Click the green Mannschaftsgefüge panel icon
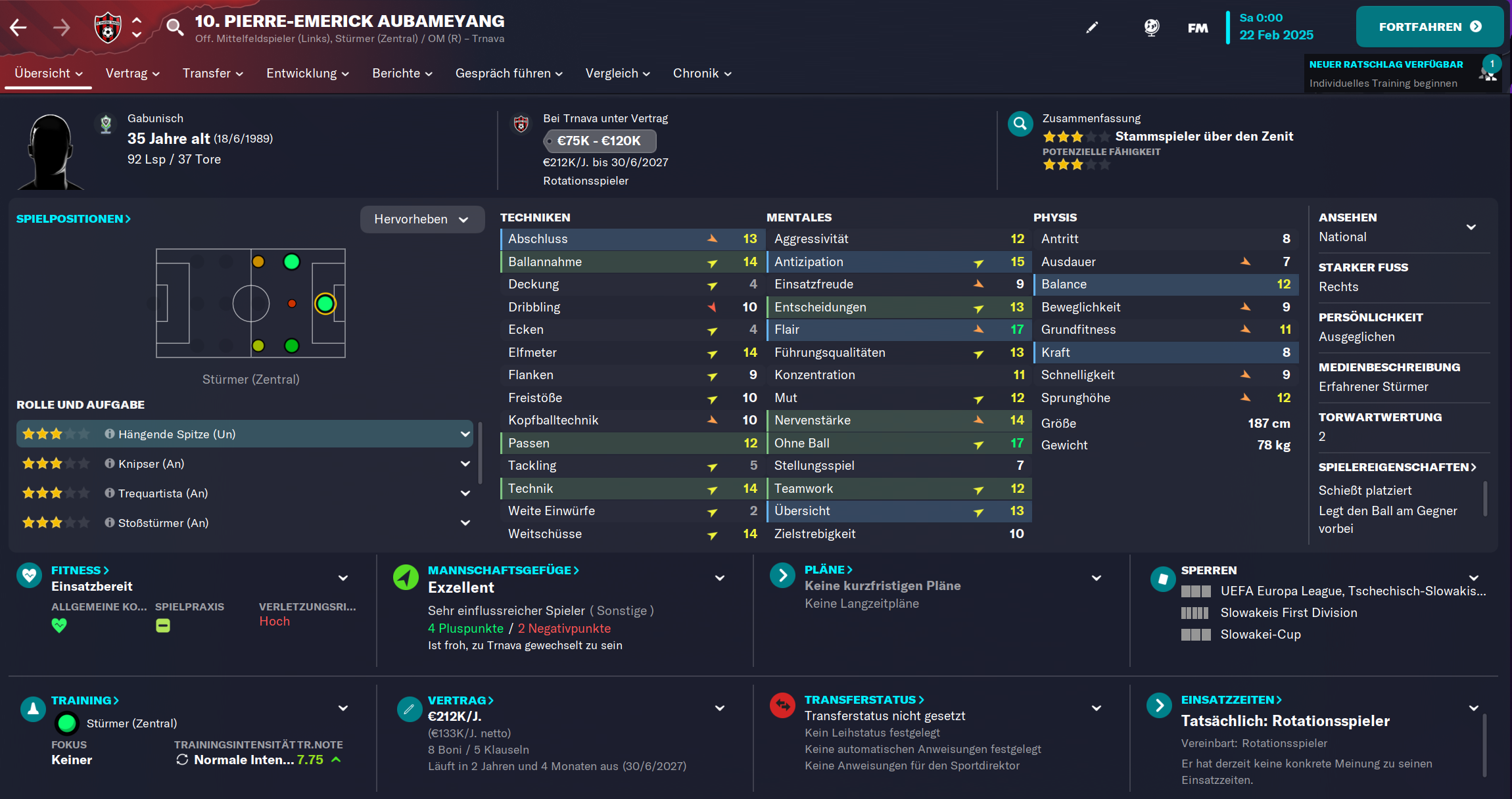The height and width of the screenshot is (799, 1512). pyautogui.click(x=406, y=578)
